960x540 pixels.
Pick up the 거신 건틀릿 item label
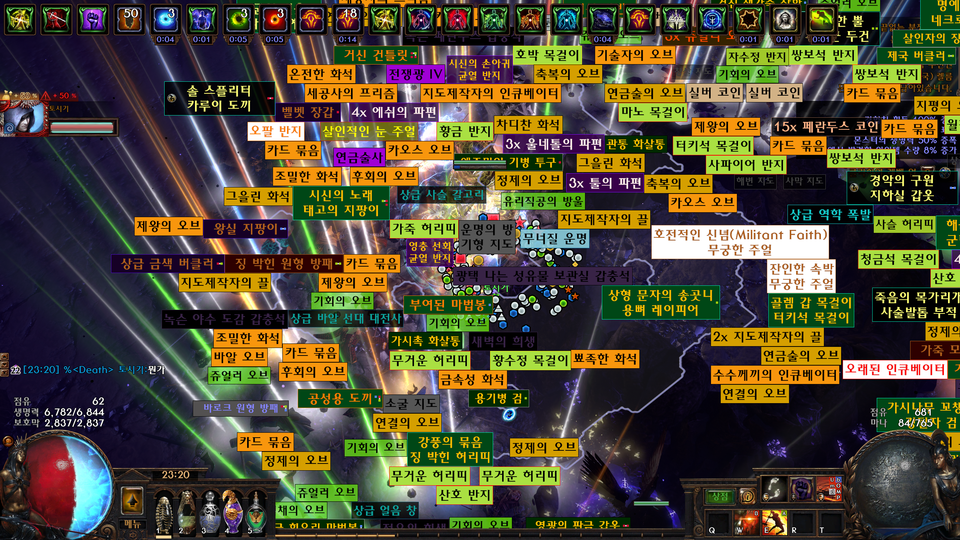(x=377, y=56)
